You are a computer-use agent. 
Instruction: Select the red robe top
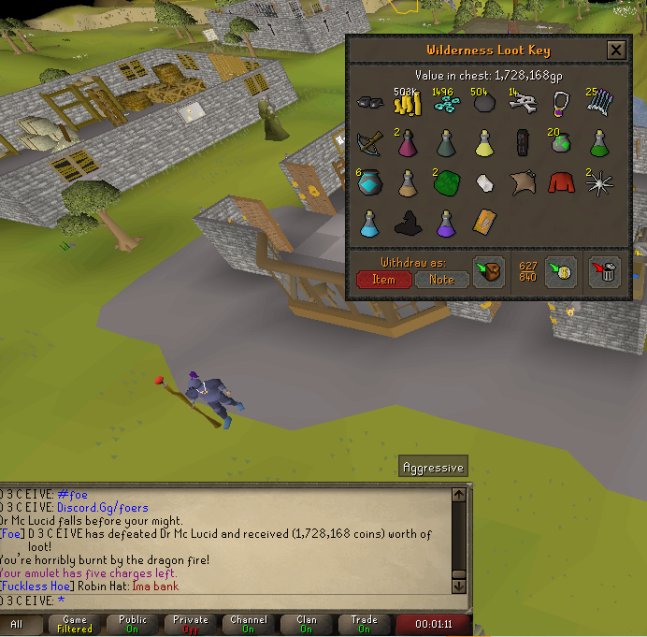click(561, 182)
